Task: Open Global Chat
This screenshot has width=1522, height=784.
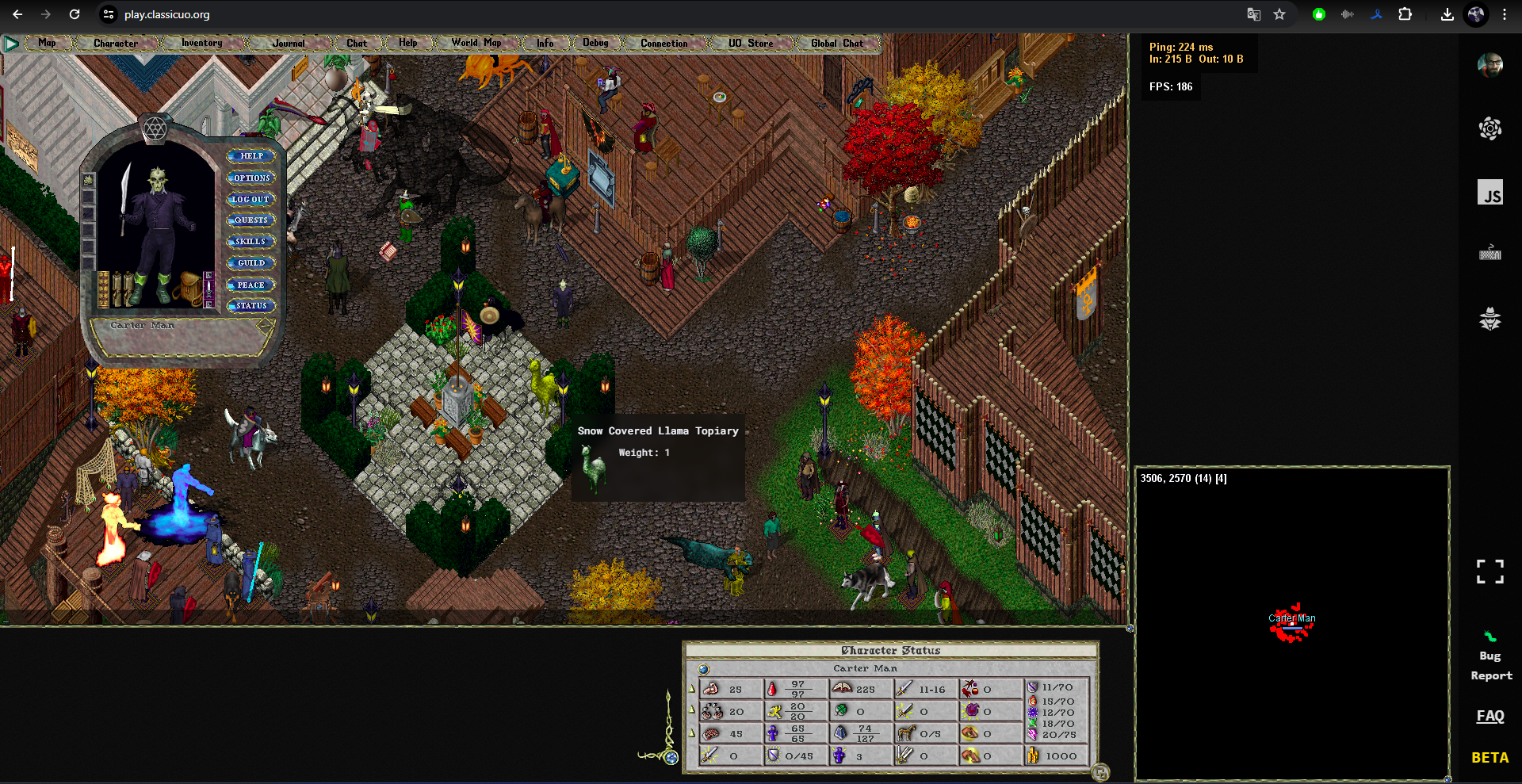Action: point(836,43)
